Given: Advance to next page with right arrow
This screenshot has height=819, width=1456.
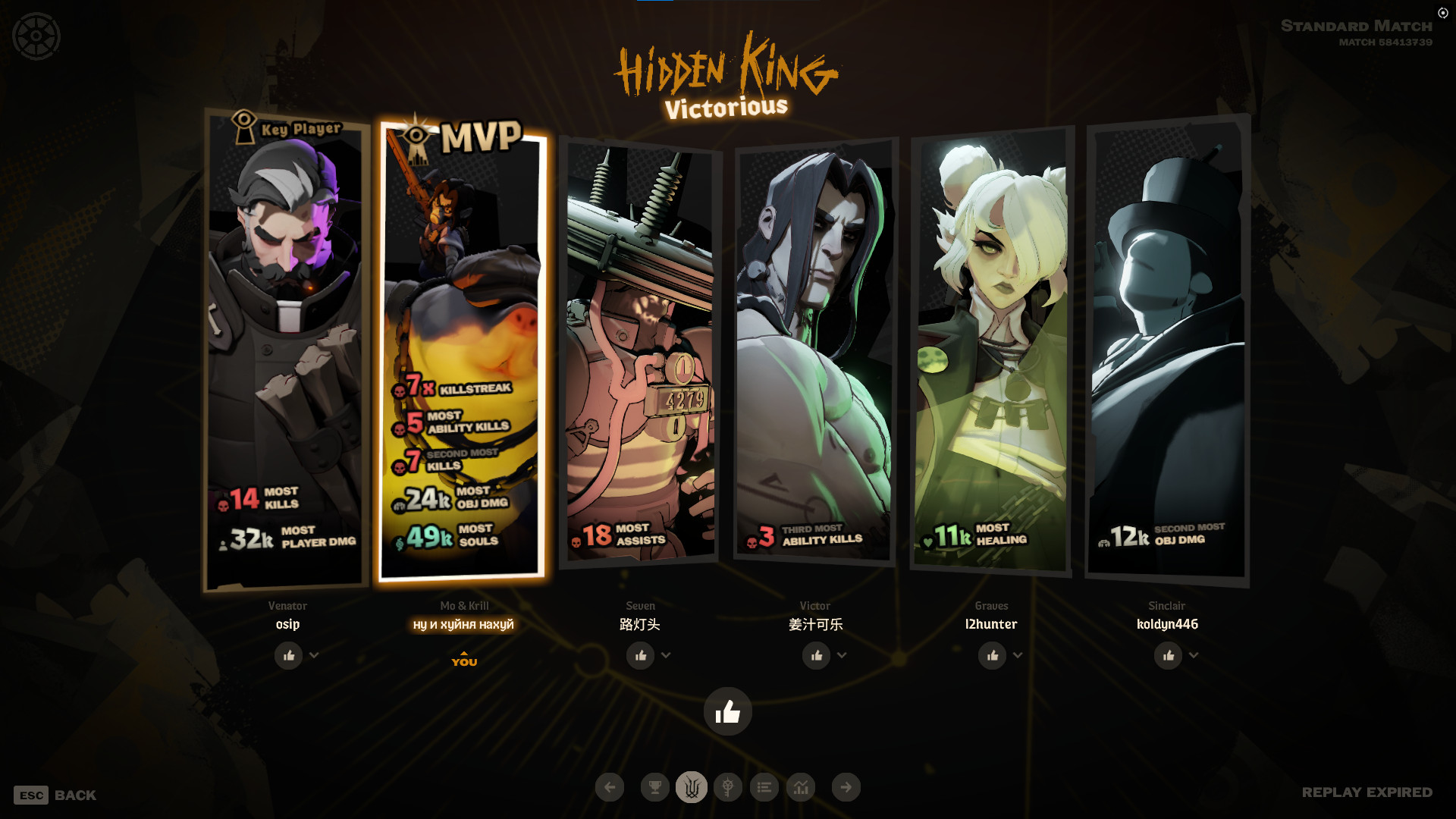Looking at the screenshot, I should [846, 787].
